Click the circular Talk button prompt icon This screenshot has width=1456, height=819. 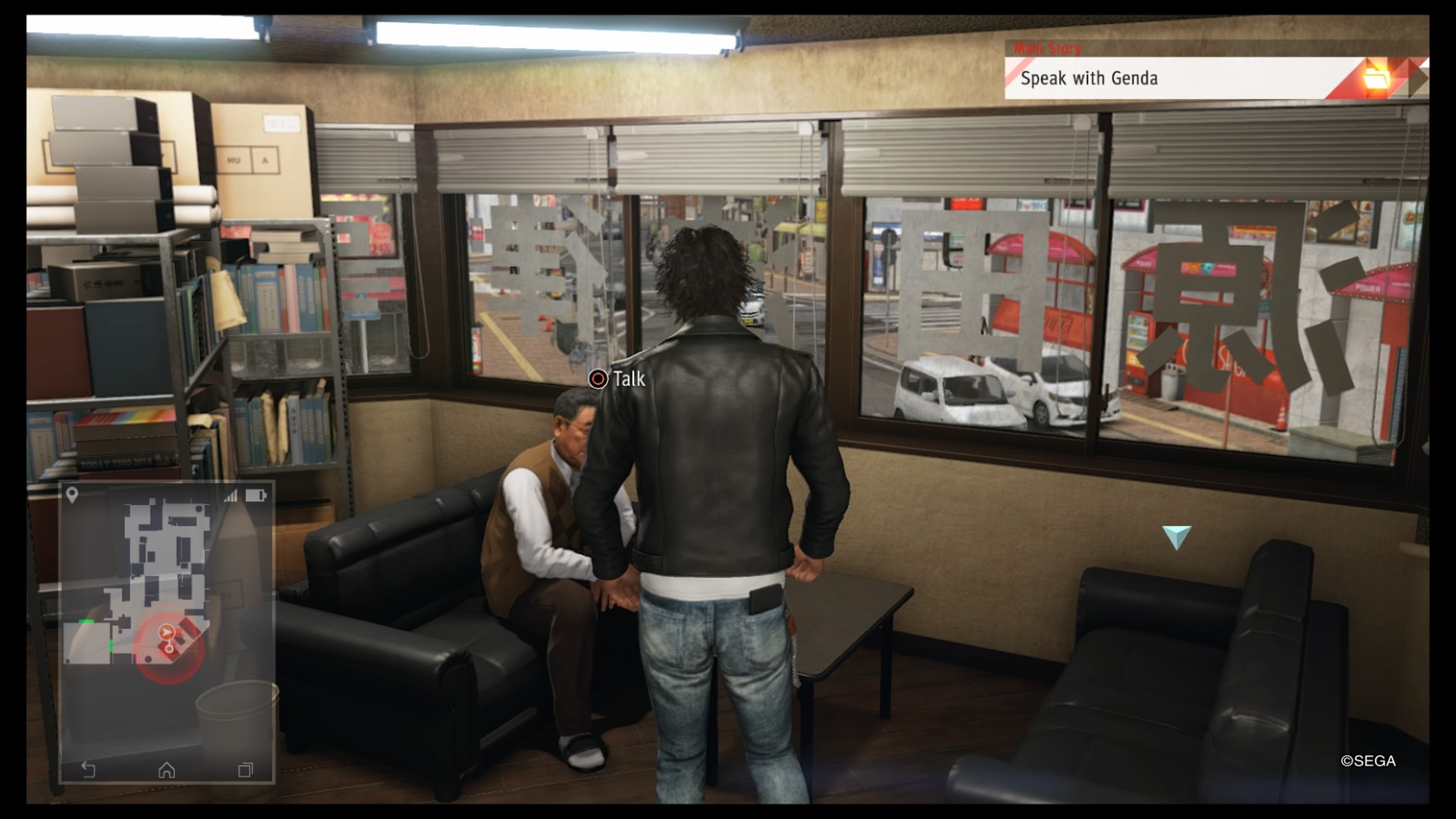click(598, 379)
